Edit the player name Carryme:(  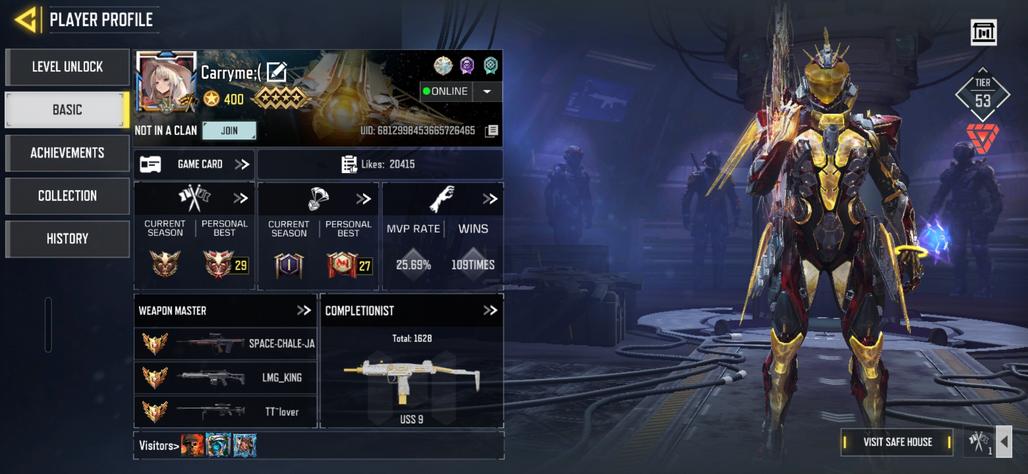tap(277, 72)
